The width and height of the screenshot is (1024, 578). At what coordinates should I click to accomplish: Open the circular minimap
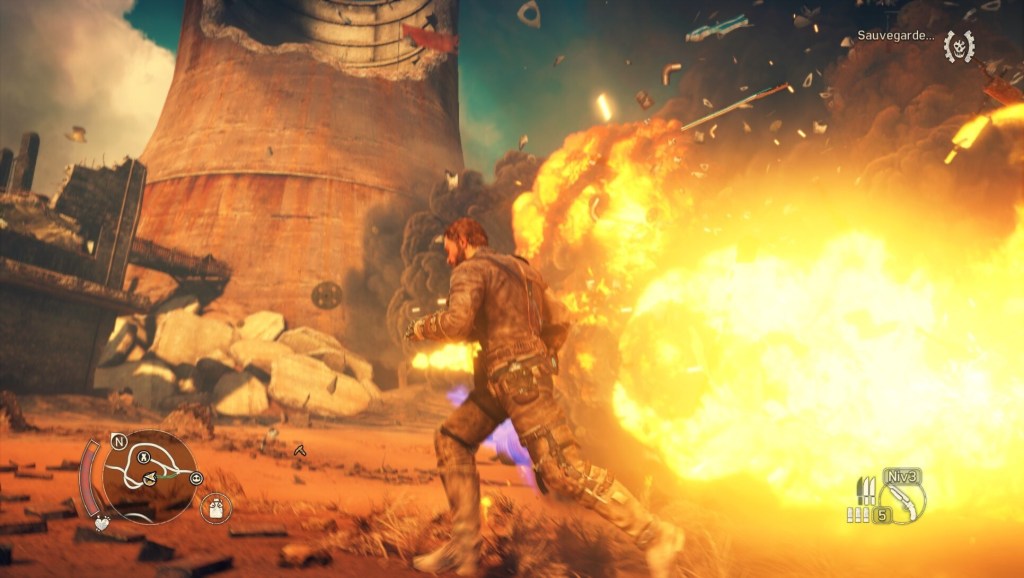(x=150, y=476)
